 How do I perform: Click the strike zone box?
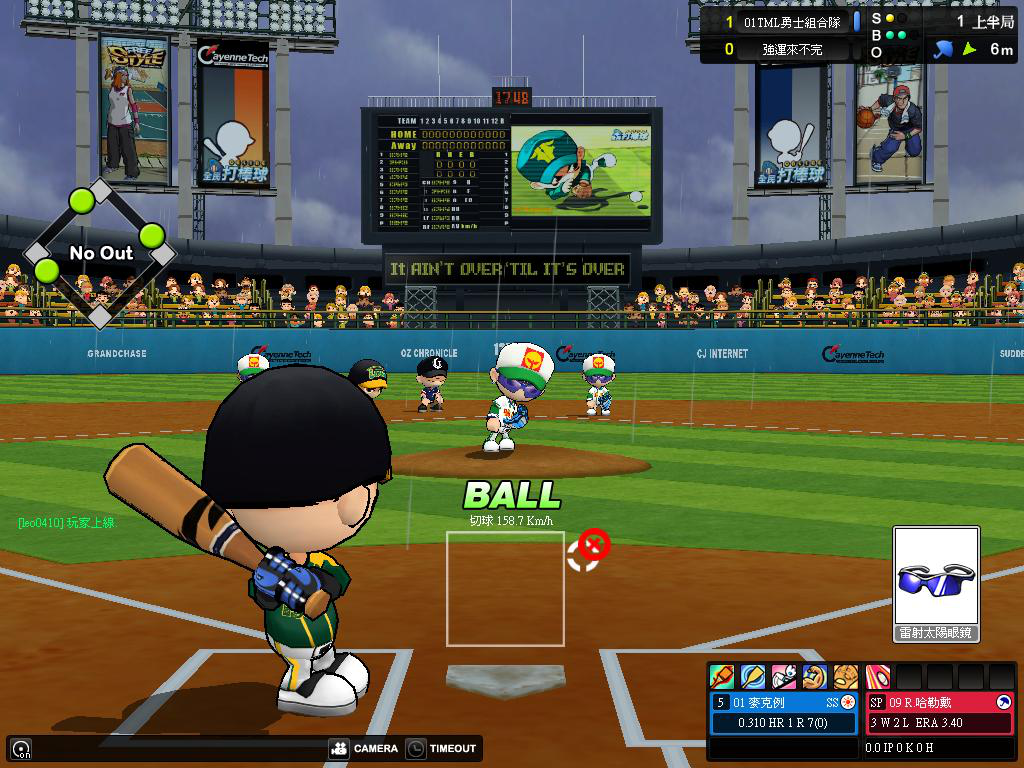point(505,588)
